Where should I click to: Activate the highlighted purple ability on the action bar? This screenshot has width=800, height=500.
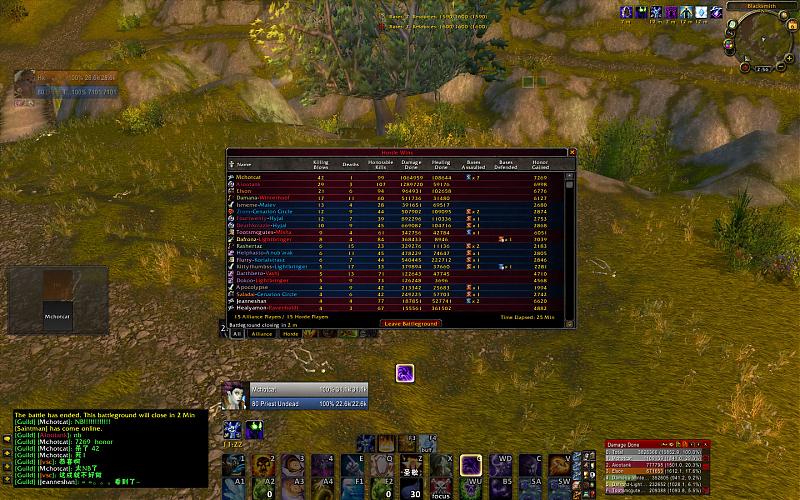(x=471, y=465)
